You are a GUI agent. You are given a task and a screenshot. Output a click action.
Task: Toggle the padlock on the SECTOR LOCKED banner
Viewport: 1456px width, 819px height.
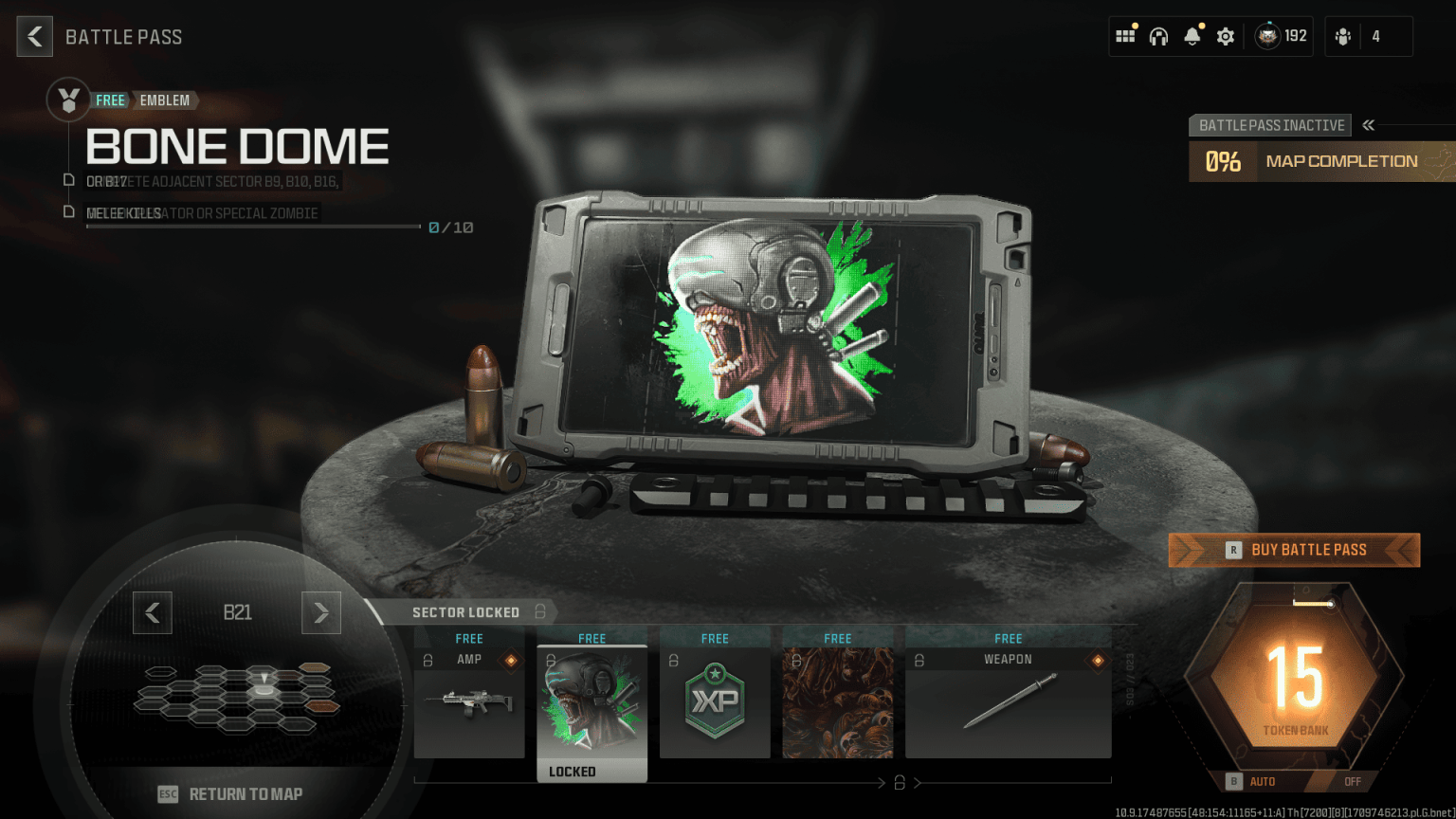539,612
